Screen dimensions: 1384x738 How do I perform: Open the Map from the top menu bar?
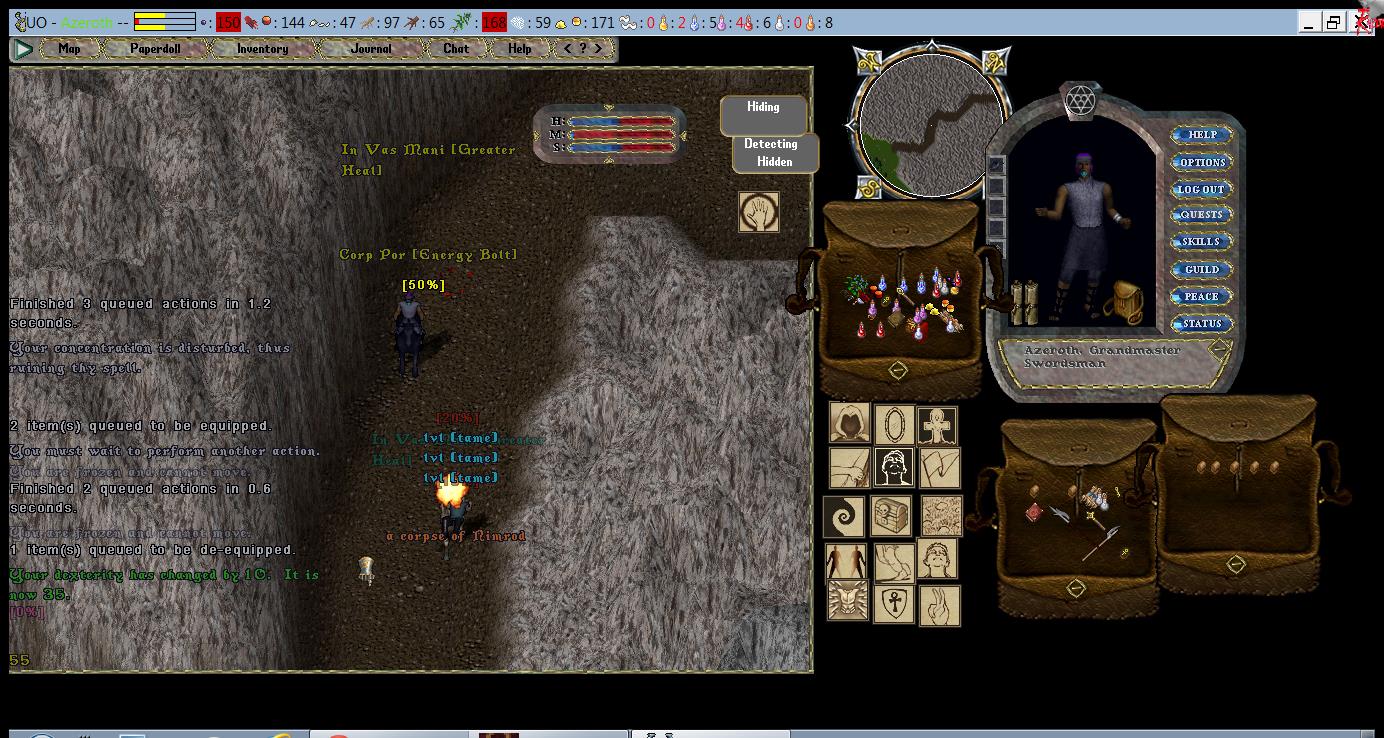click(69, 48)
